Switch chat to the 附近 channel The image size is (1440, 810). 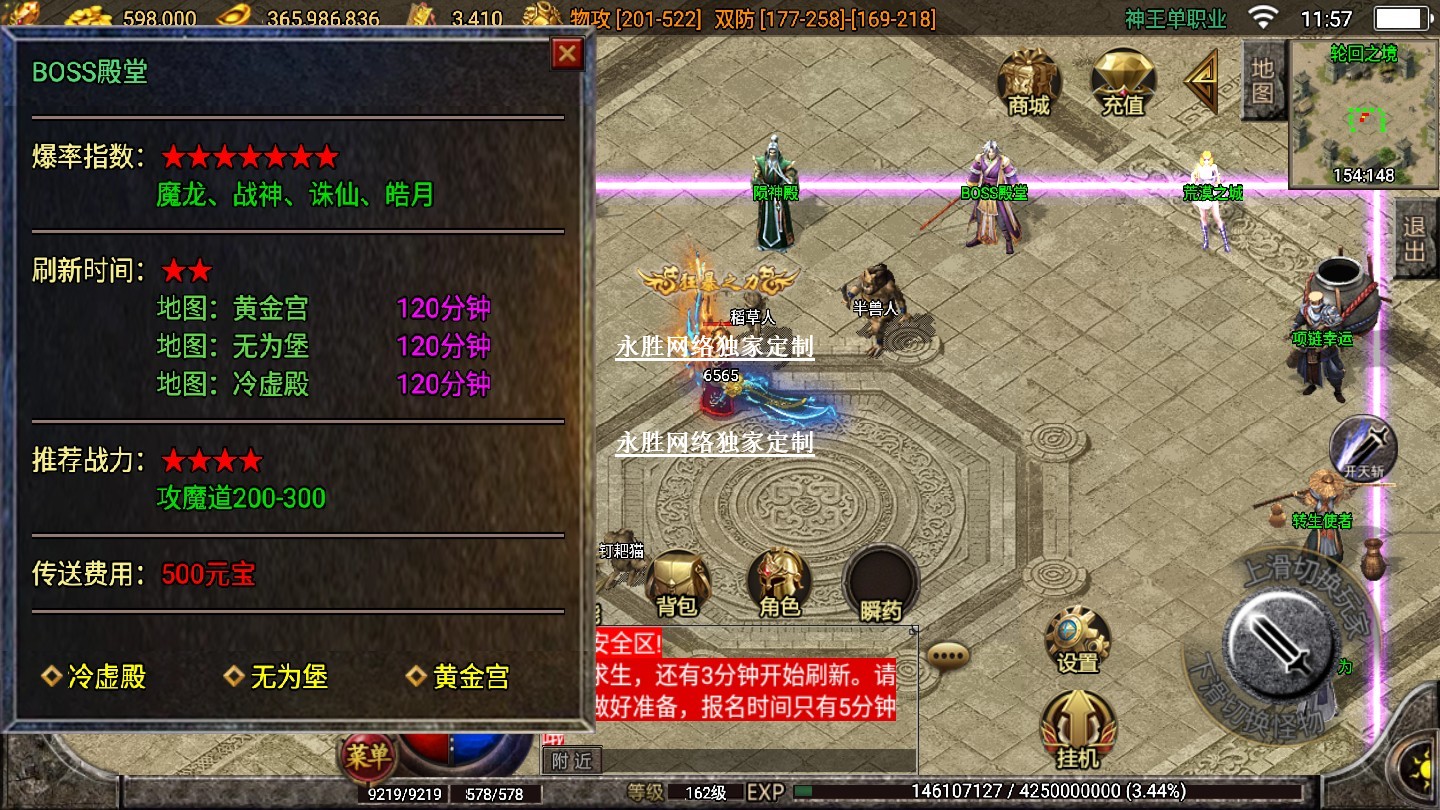[572, 760]
